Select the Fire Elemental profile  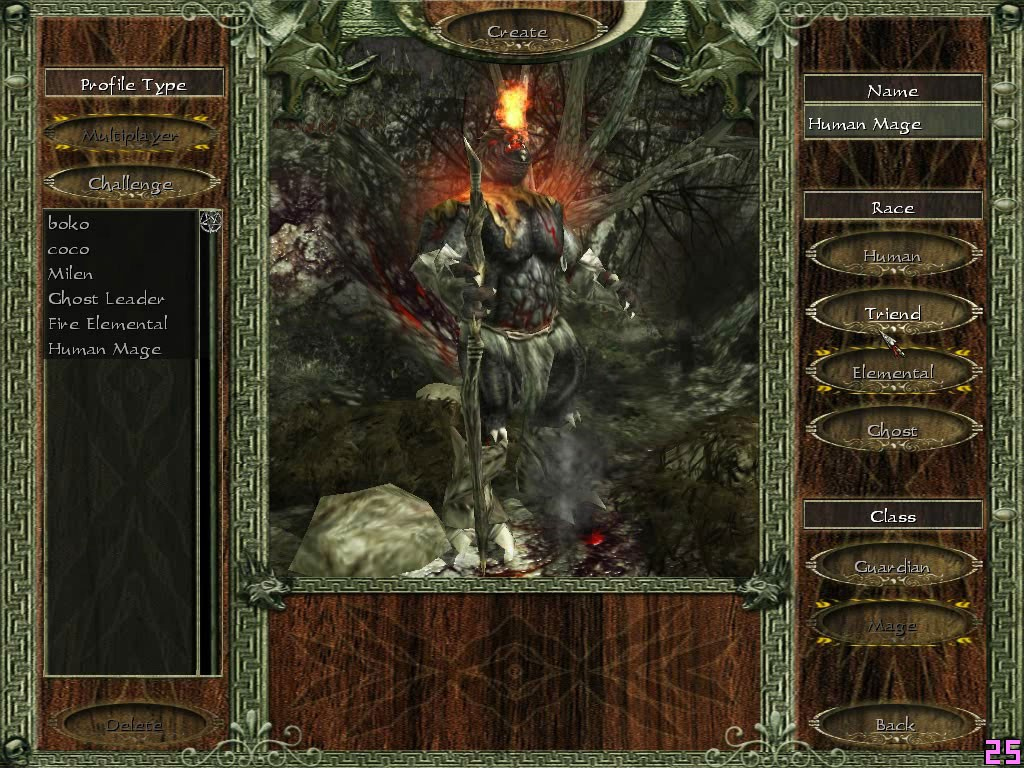coord(108,323)
